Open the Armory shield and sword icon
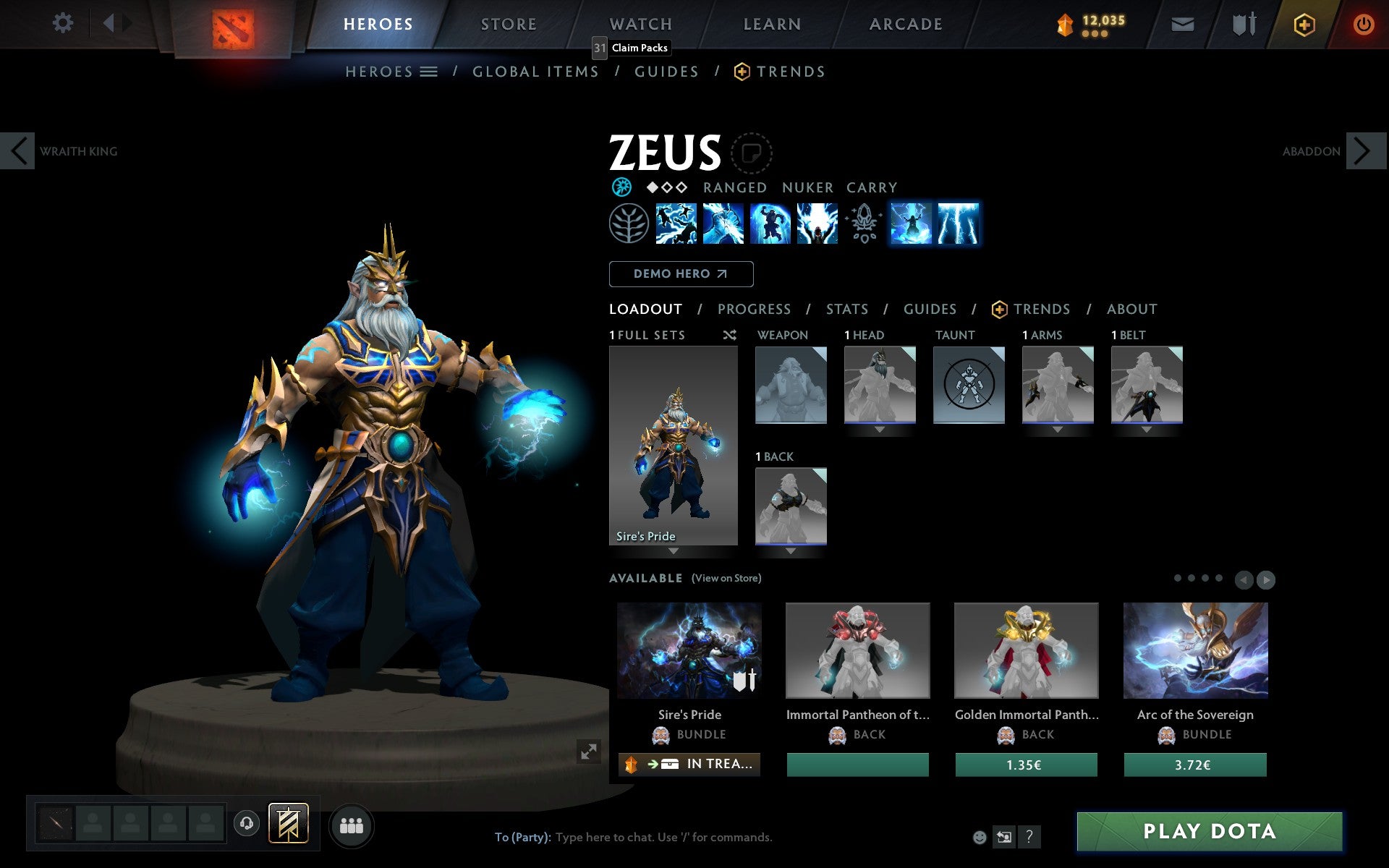Viewport: 1389px width, 868px height. [x=1242, y=23]
